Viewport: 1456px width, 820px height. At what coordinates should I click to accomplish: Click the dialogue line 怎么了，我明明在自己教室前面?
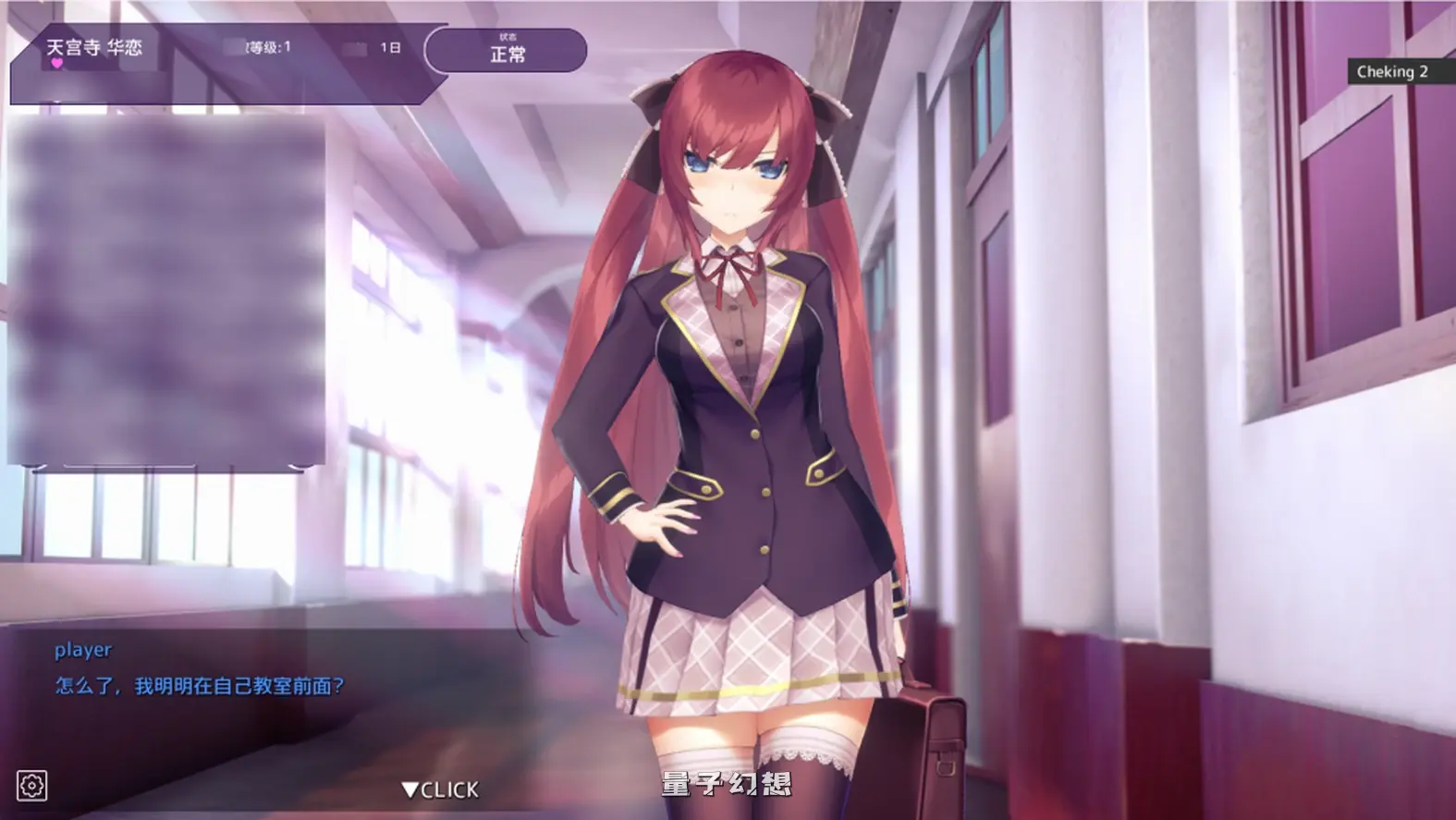click(199, 685)
